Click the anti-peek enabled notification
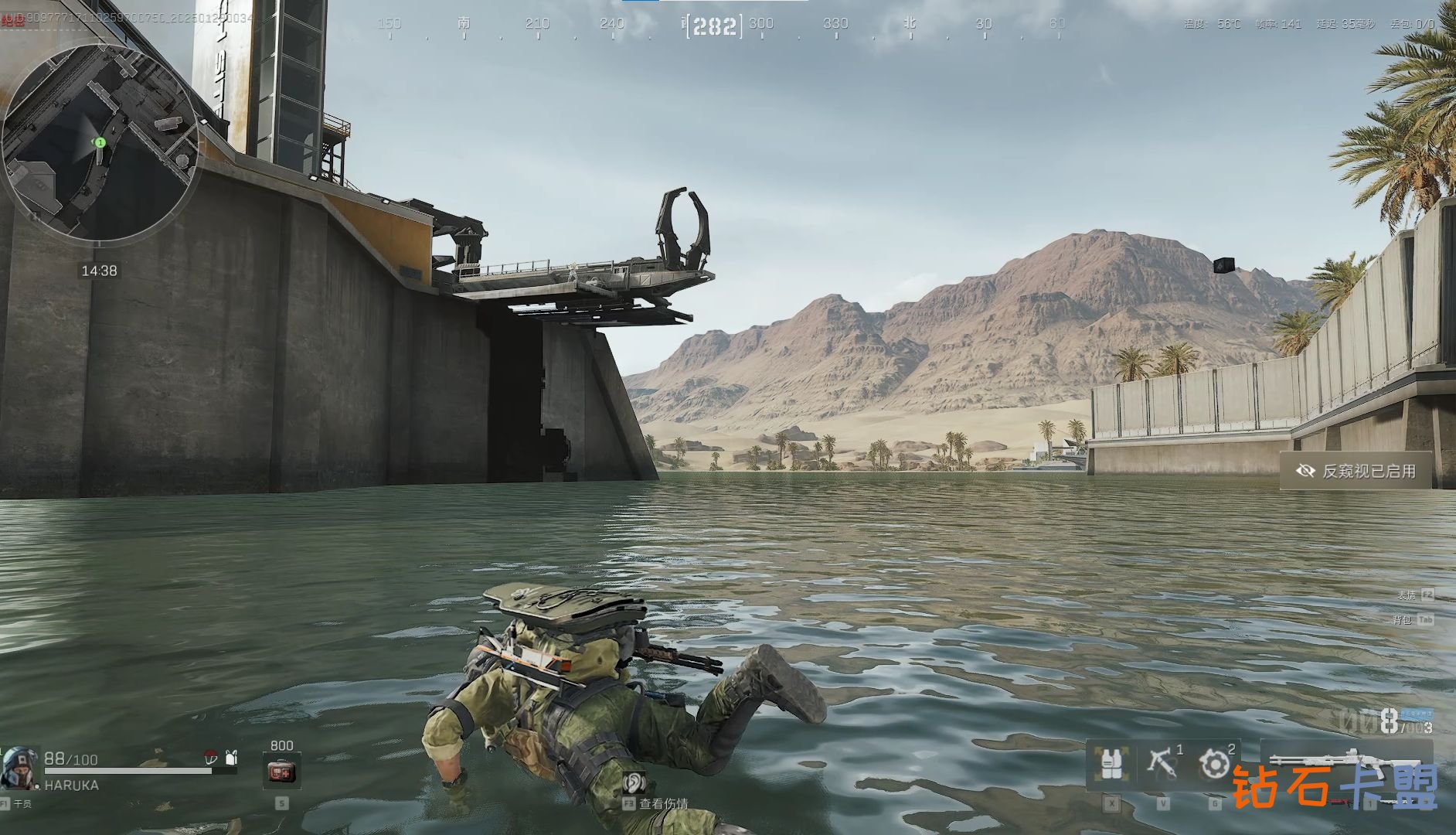Screen dimensions: 1456x835 1356,471
